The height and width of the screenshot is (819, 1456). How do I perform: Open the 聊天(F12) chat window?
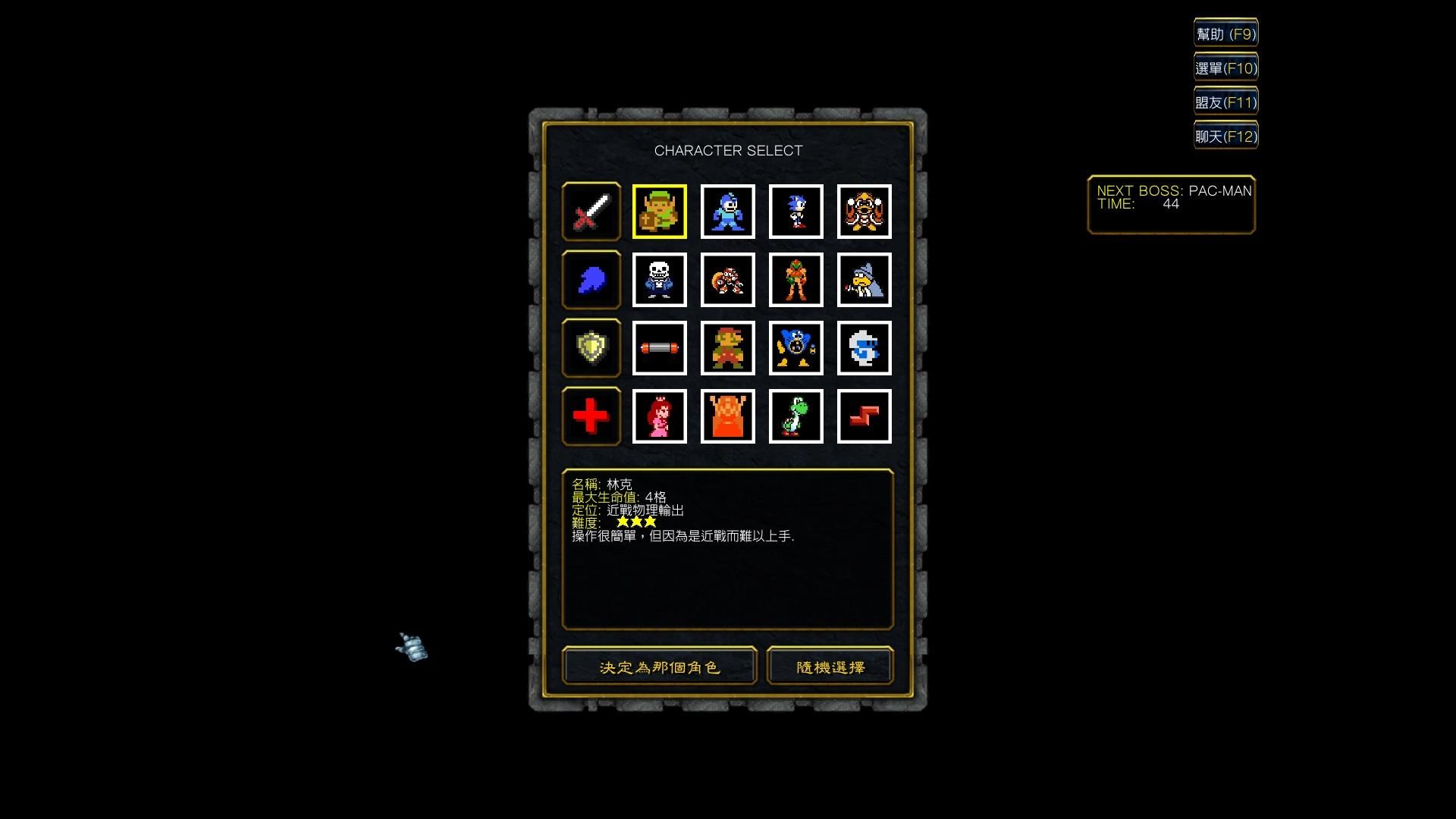pos(1225,135)
